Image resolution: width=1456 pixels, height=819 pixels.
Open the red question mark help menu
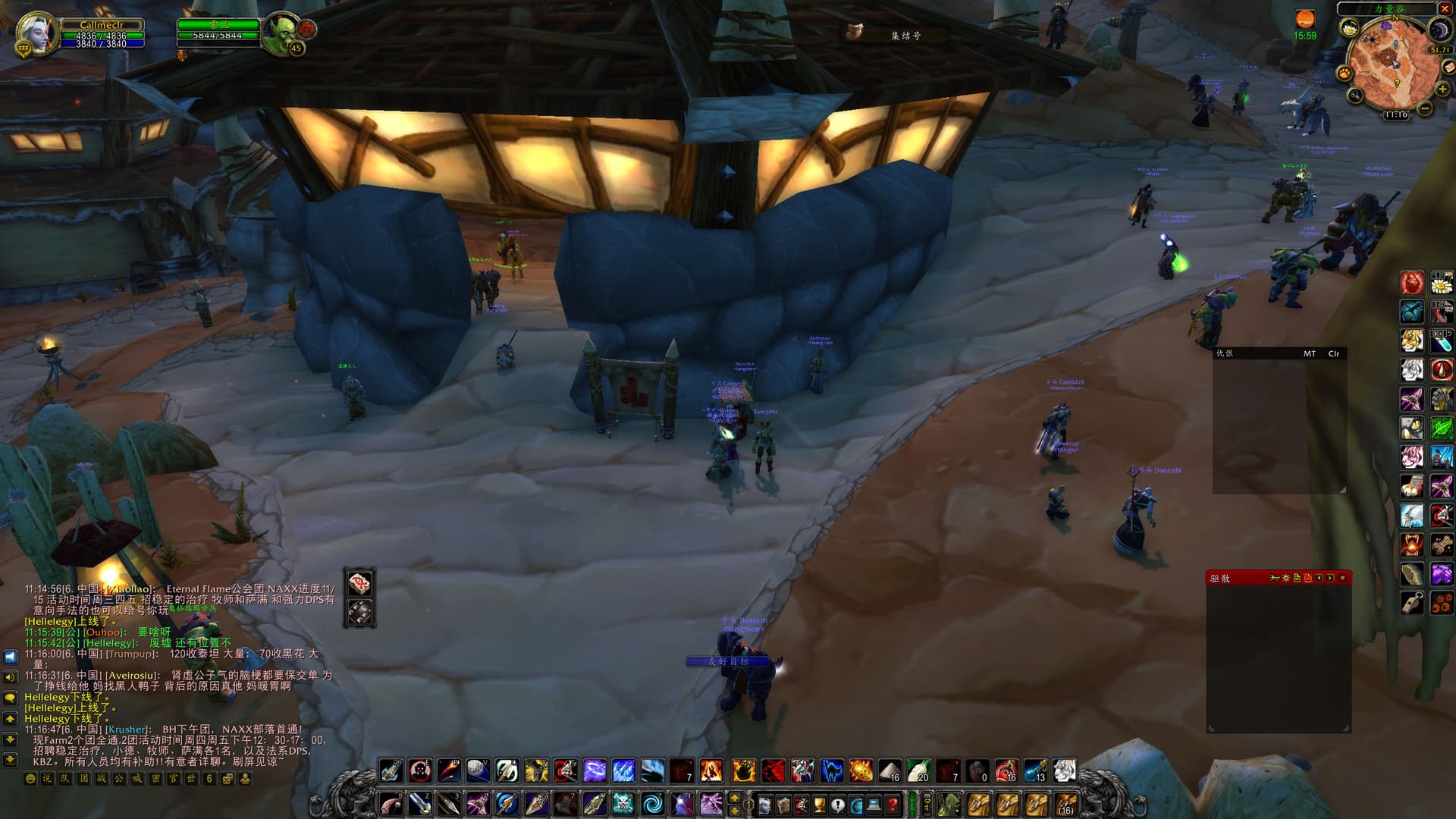click(893, 803)
